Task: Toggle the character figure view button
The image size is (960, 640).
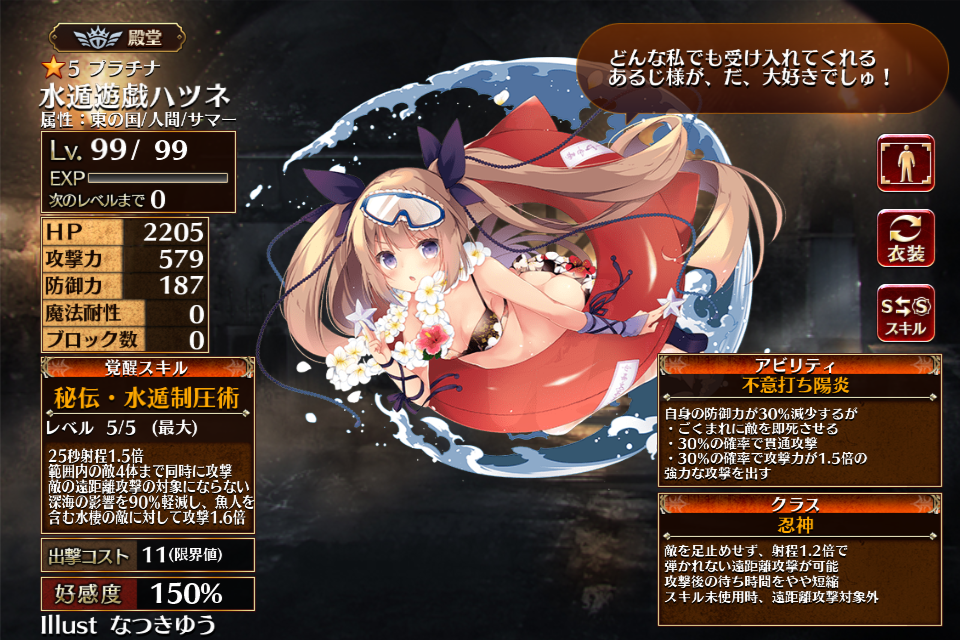Action: 905,163
